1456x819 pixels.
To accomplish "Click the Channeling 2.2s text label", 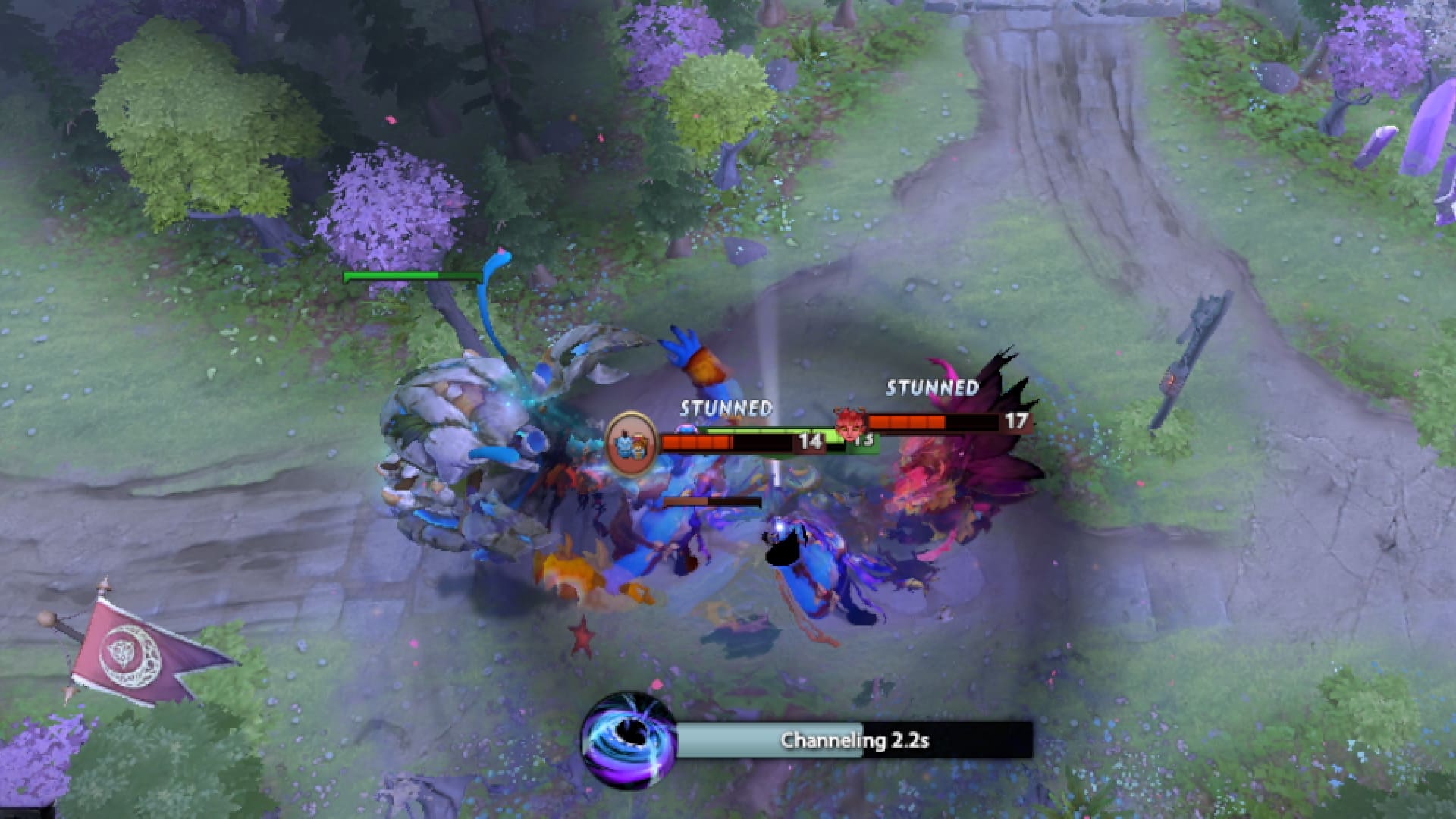I will point(857,740).
